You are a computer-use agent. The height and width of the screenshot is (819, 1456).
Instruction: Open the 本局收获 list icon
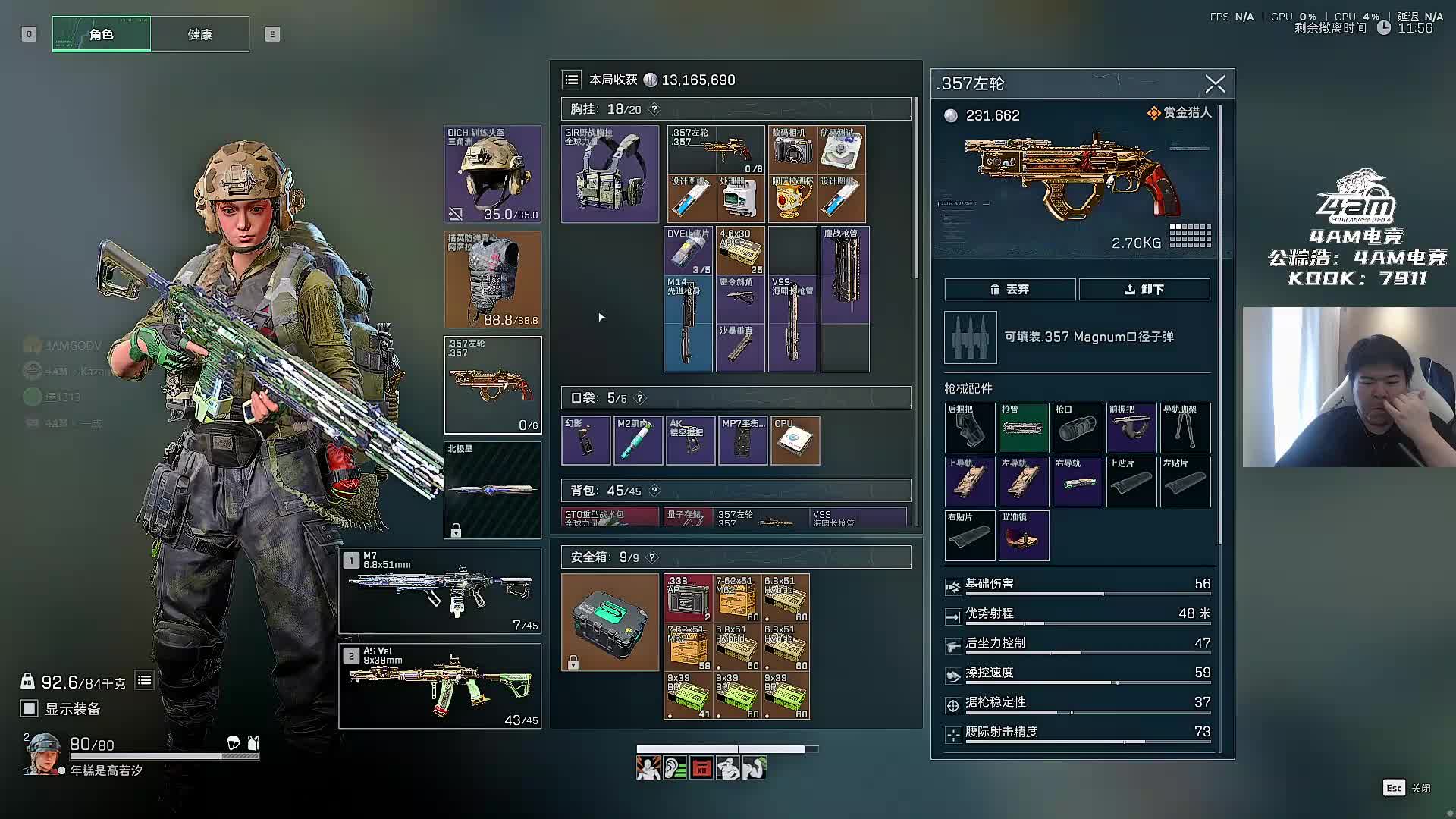click(x=572, y=80)
